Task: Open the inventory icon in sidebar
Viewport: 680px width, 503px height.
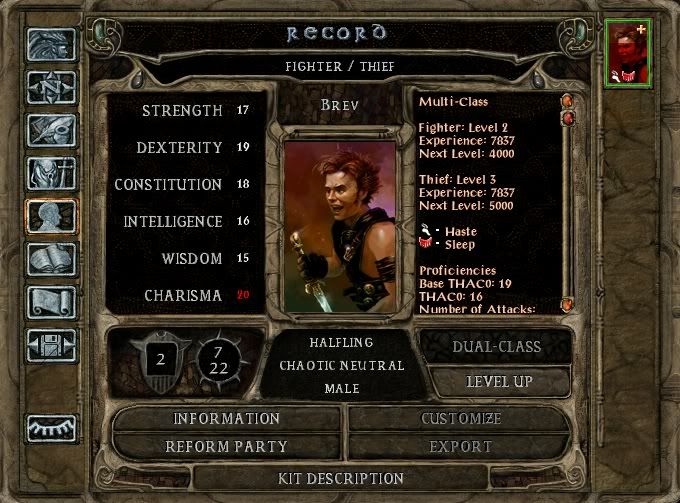Action: pos(51,174)
